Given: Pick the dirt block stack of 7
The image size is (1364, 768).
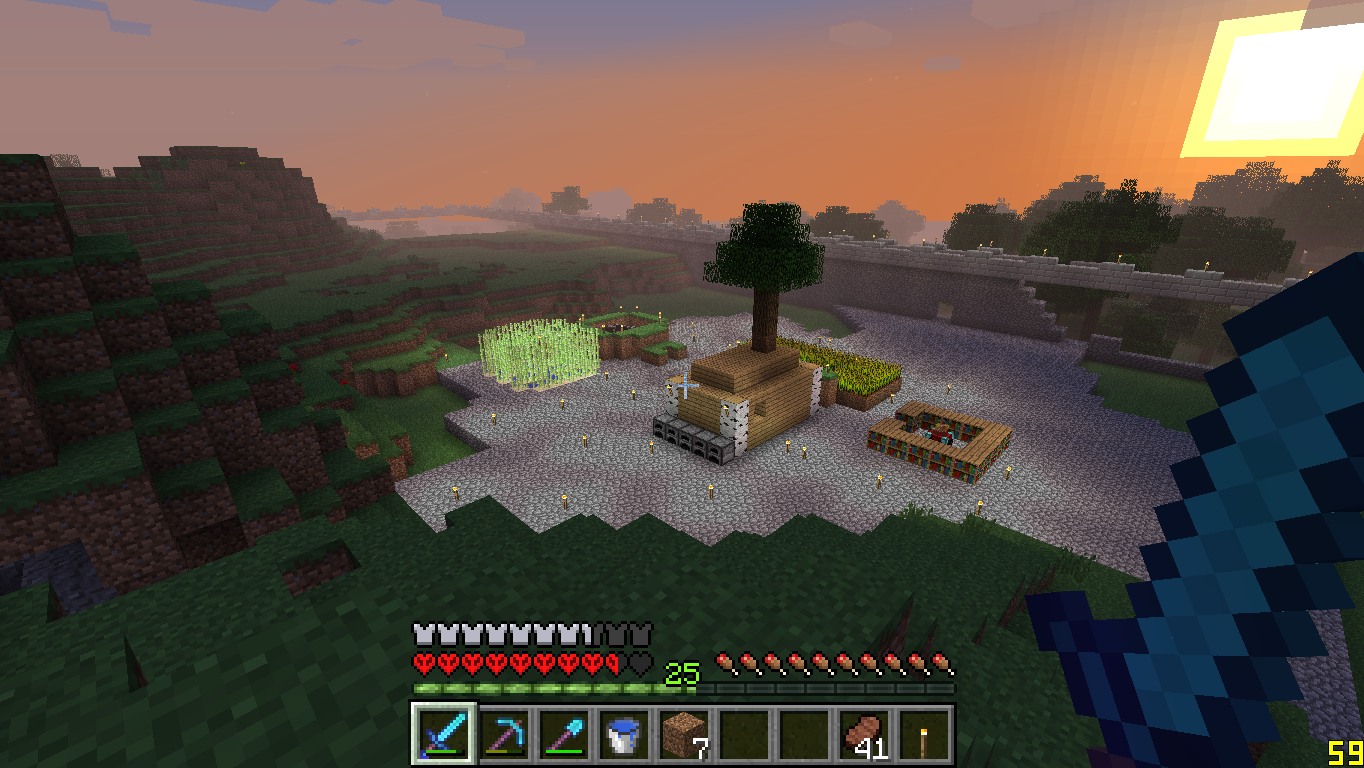Looking at the screenshot, I should point(683,736).
